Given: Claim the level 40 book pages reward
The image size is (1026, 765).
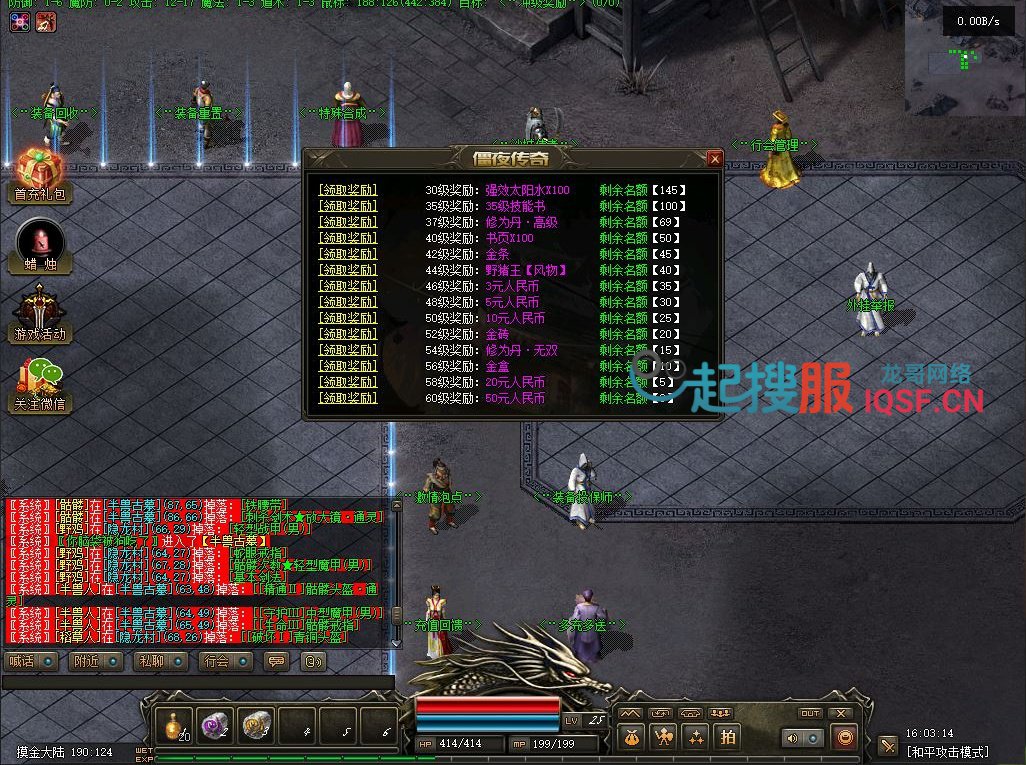Looking at the screenshot, I should click(347, 238).
